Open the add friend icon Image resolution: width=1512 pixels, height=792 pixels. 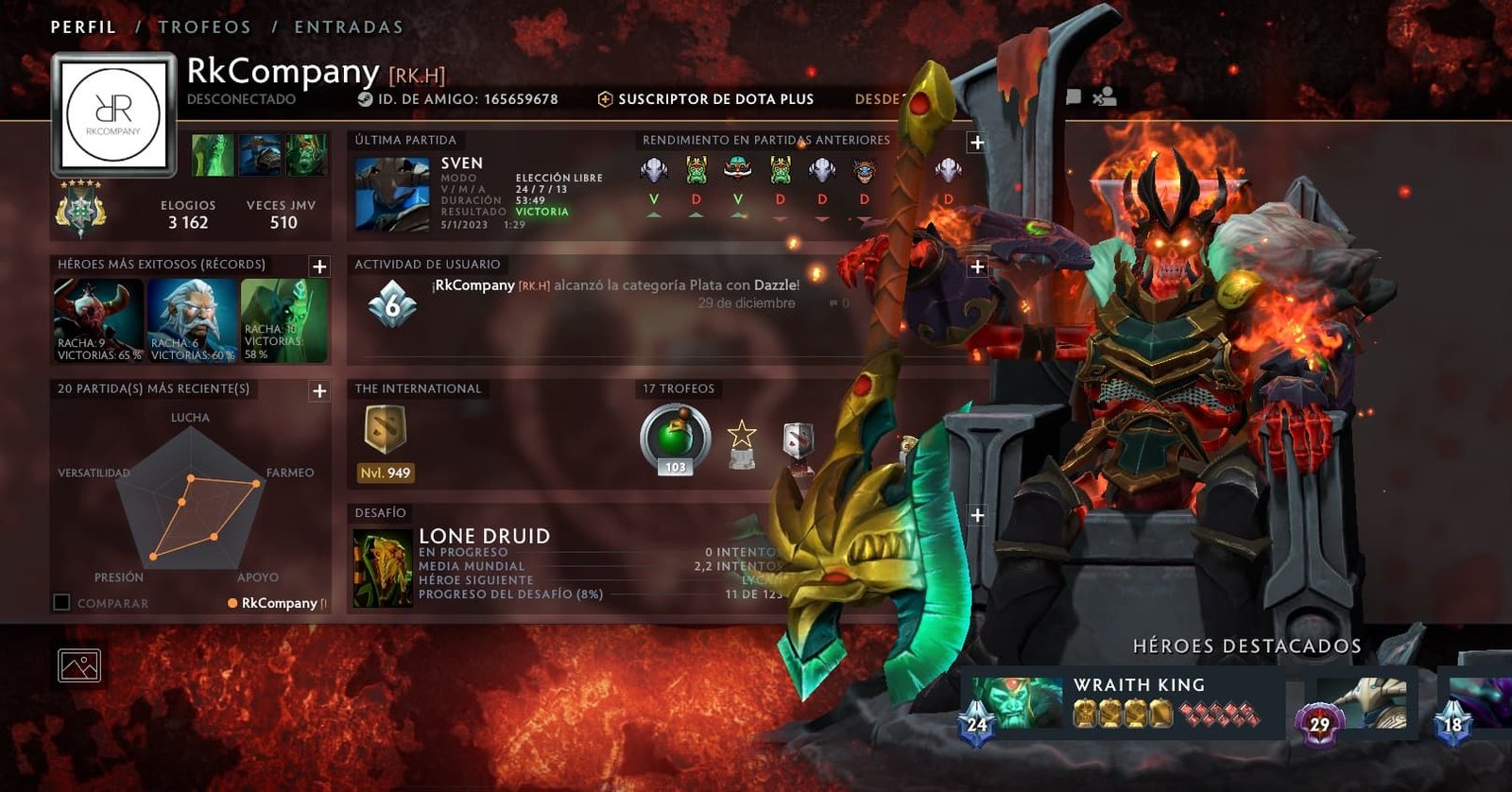[x=1104, y=97]
